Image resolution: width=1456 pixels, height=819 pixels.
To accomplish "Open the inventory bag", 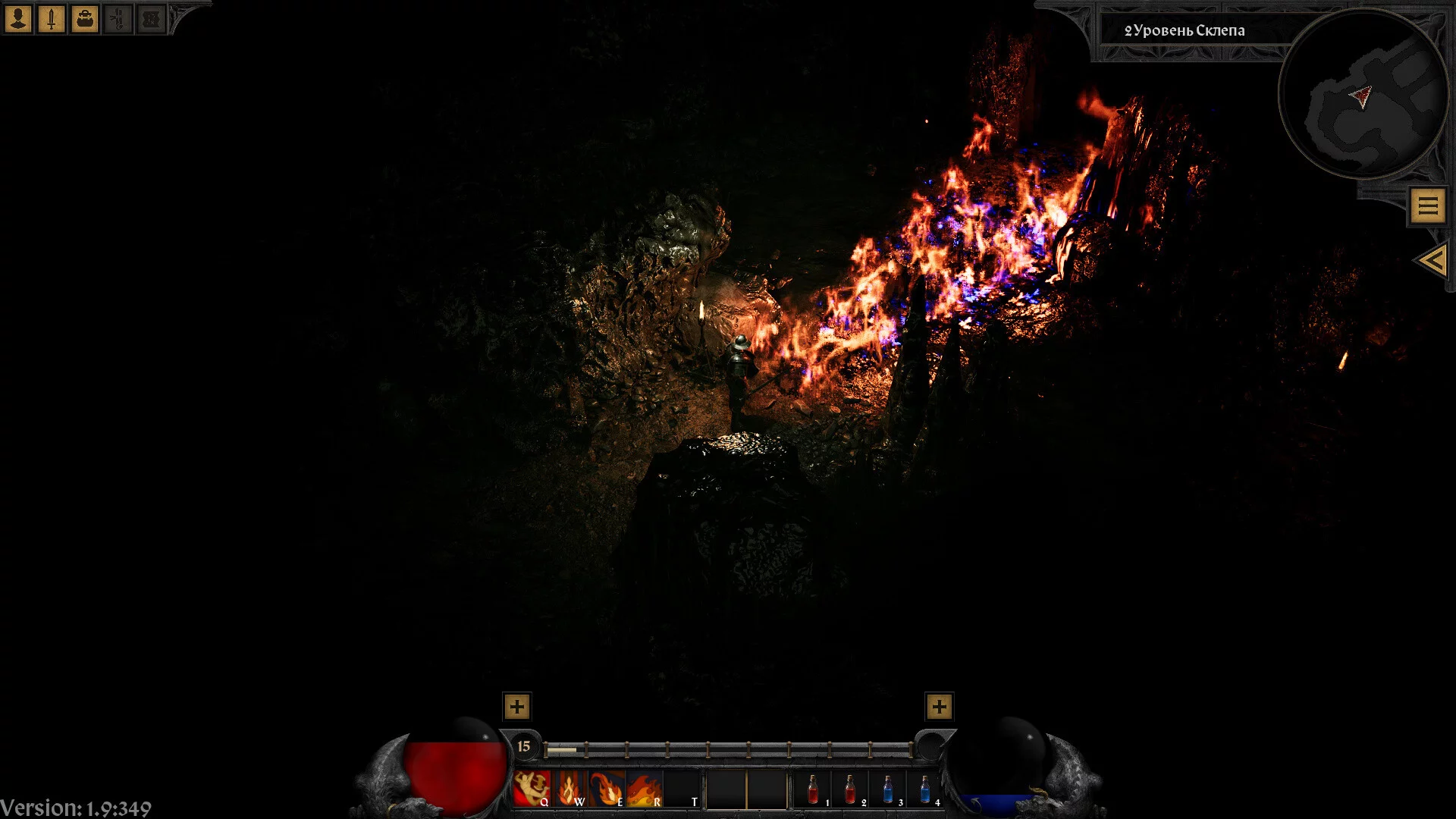I will [x=85, y=18].
